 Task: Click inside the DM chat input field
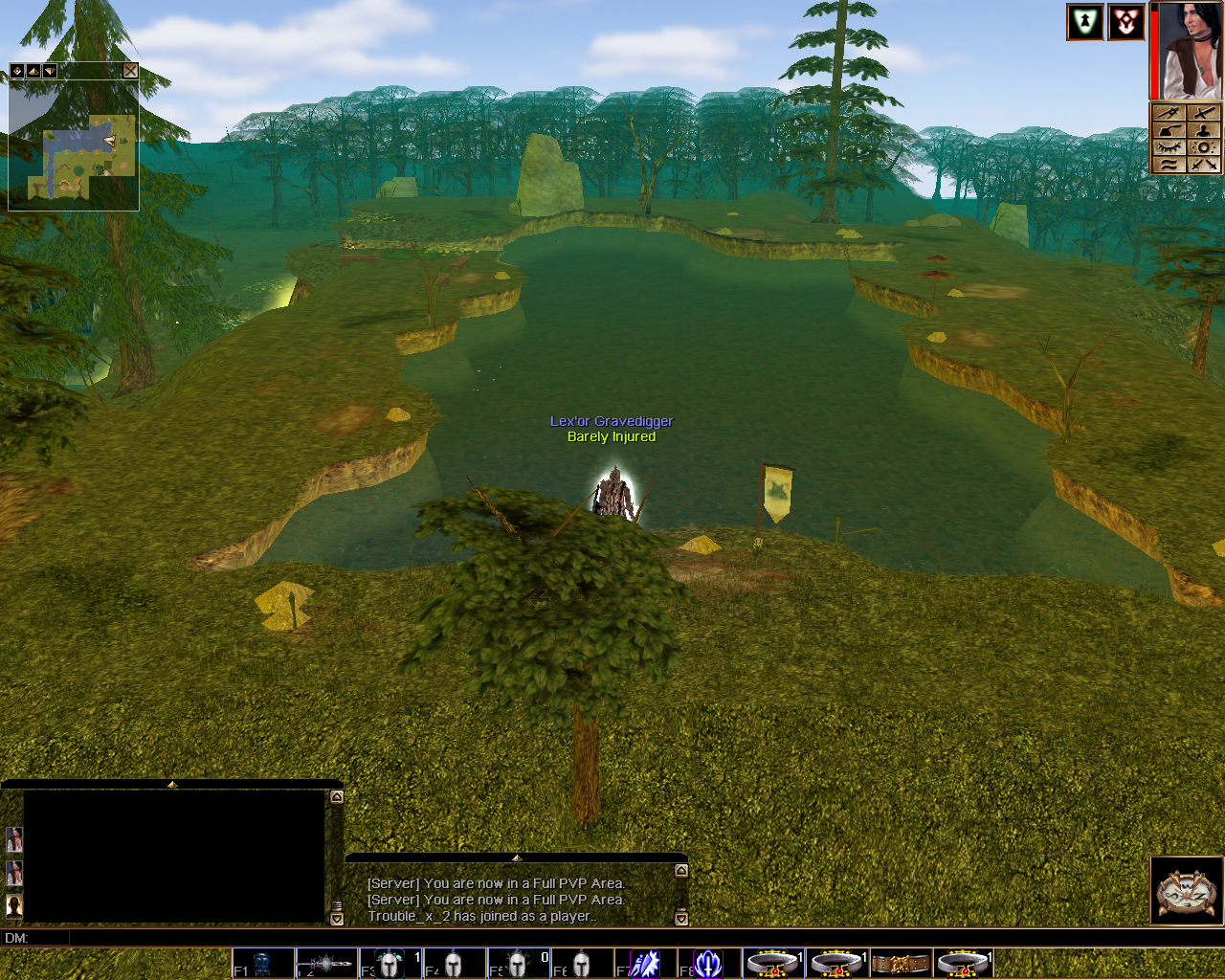click(x=191, y=939)
